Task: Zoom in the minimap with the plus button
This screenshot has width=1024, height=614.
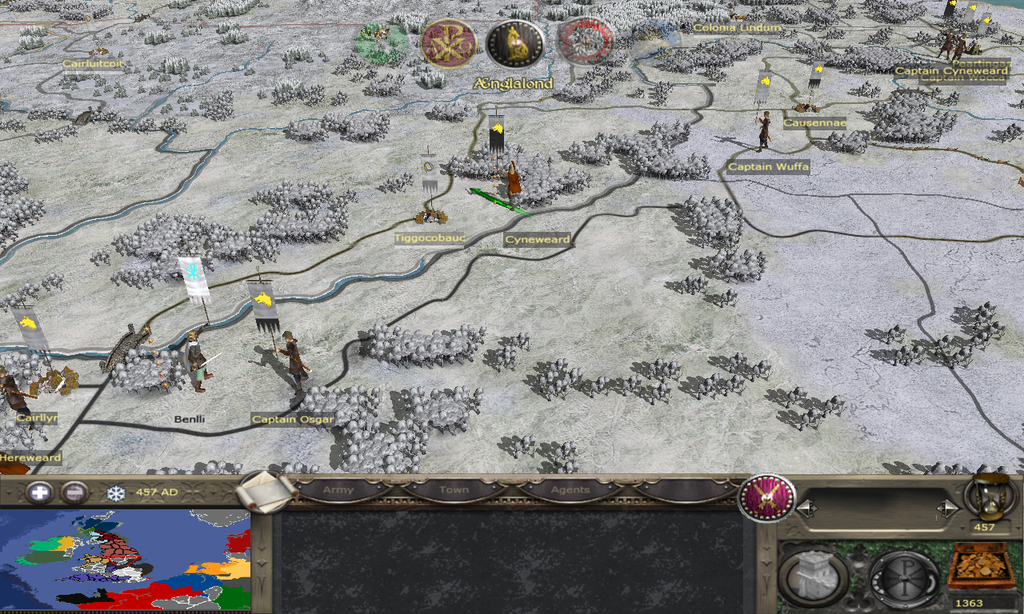Action: (39, 492)
